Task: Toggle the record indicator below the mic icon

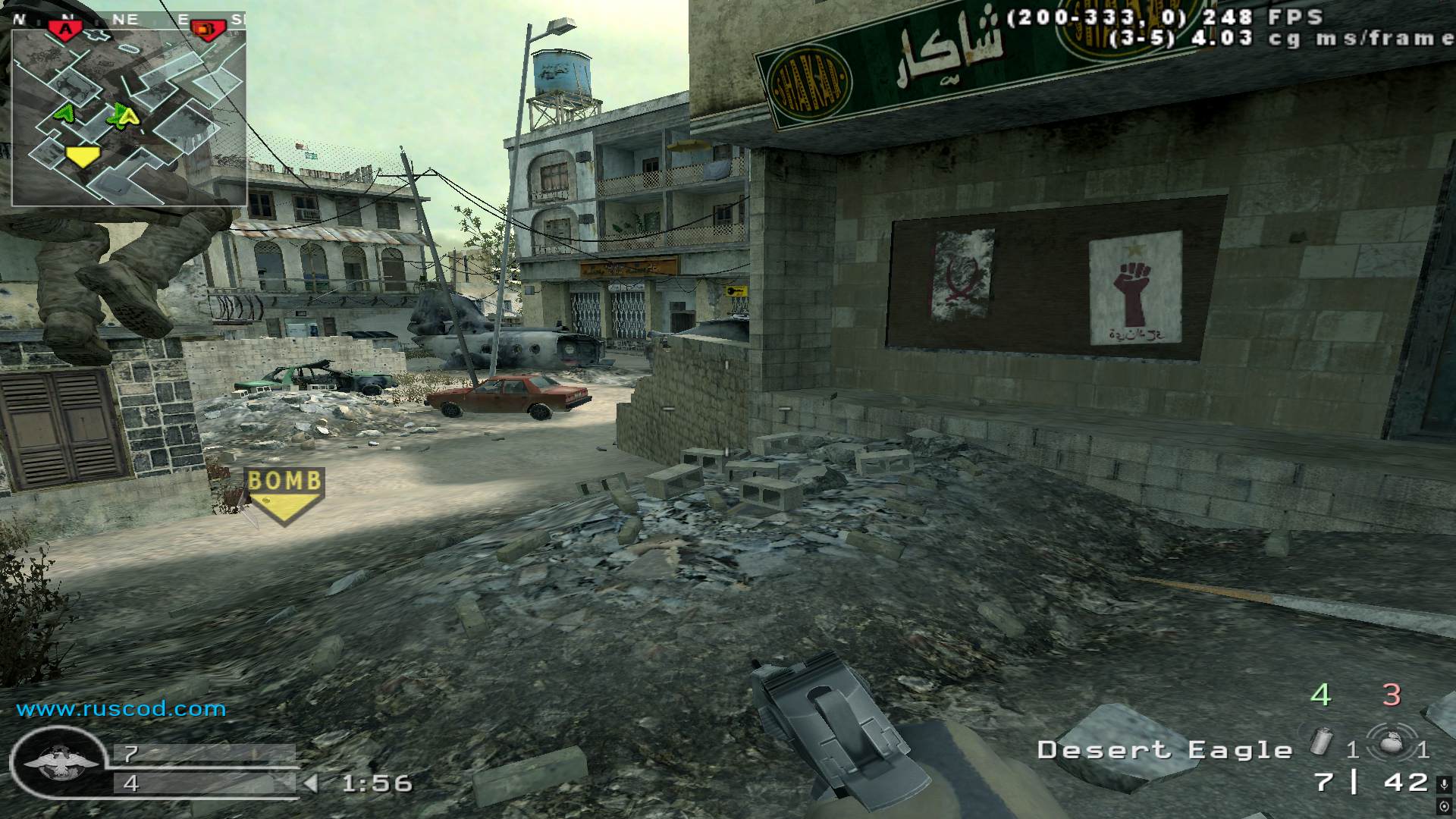Action: 1445,805
